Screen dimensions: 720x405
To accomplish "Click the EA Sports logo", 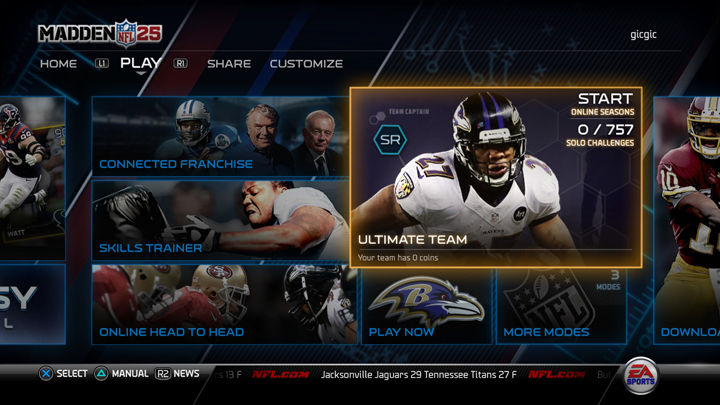I will coord(641,374).
